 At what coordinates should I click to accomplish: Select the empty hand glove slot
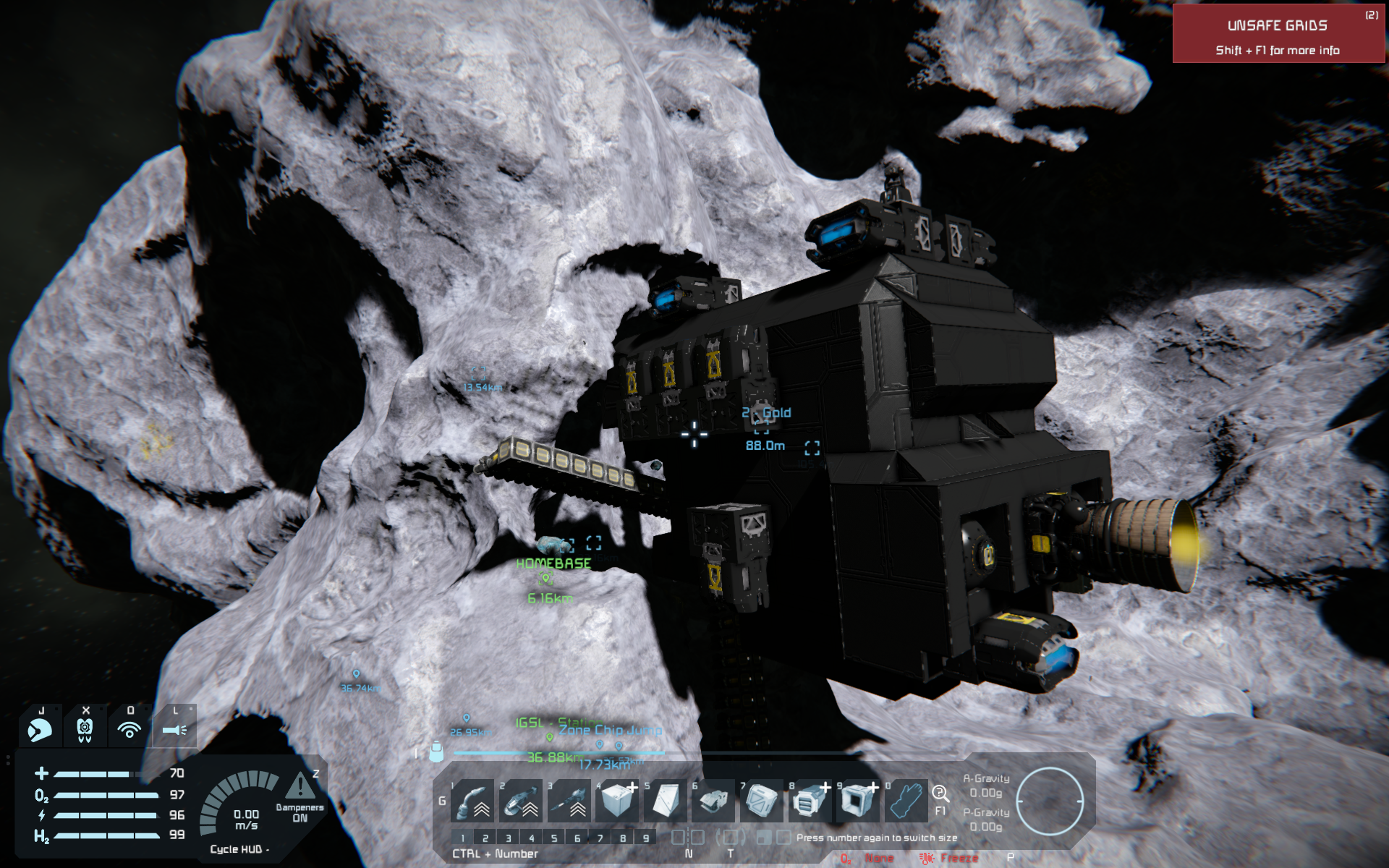tap(906, 801)
